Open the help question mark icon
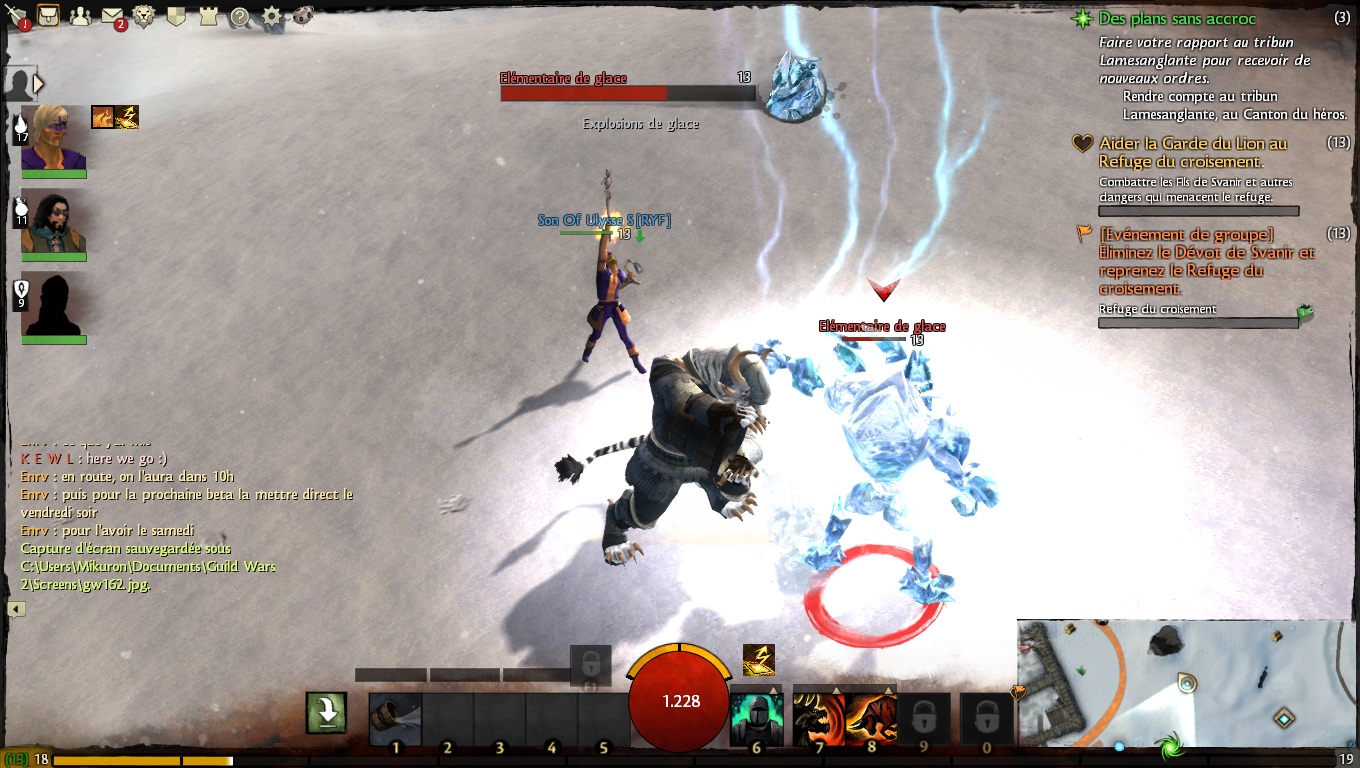 click(x=240, y=17)
